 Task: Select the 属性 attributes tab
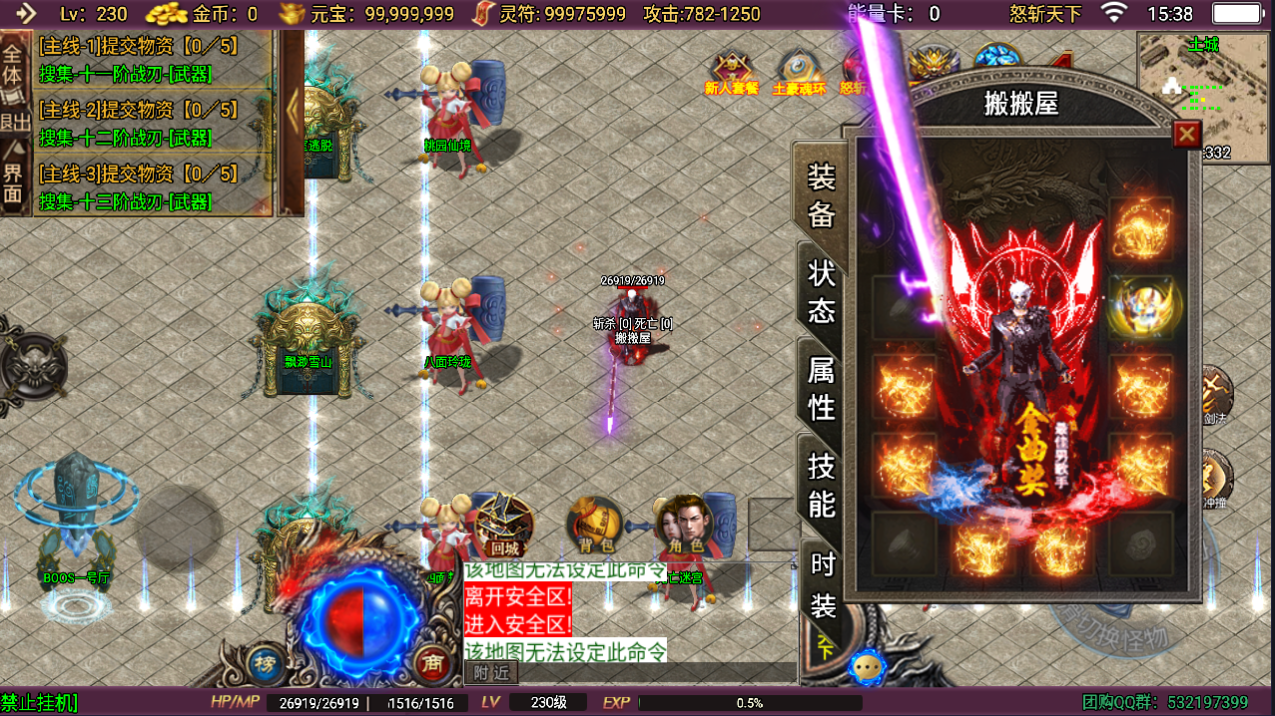(821, 389)
